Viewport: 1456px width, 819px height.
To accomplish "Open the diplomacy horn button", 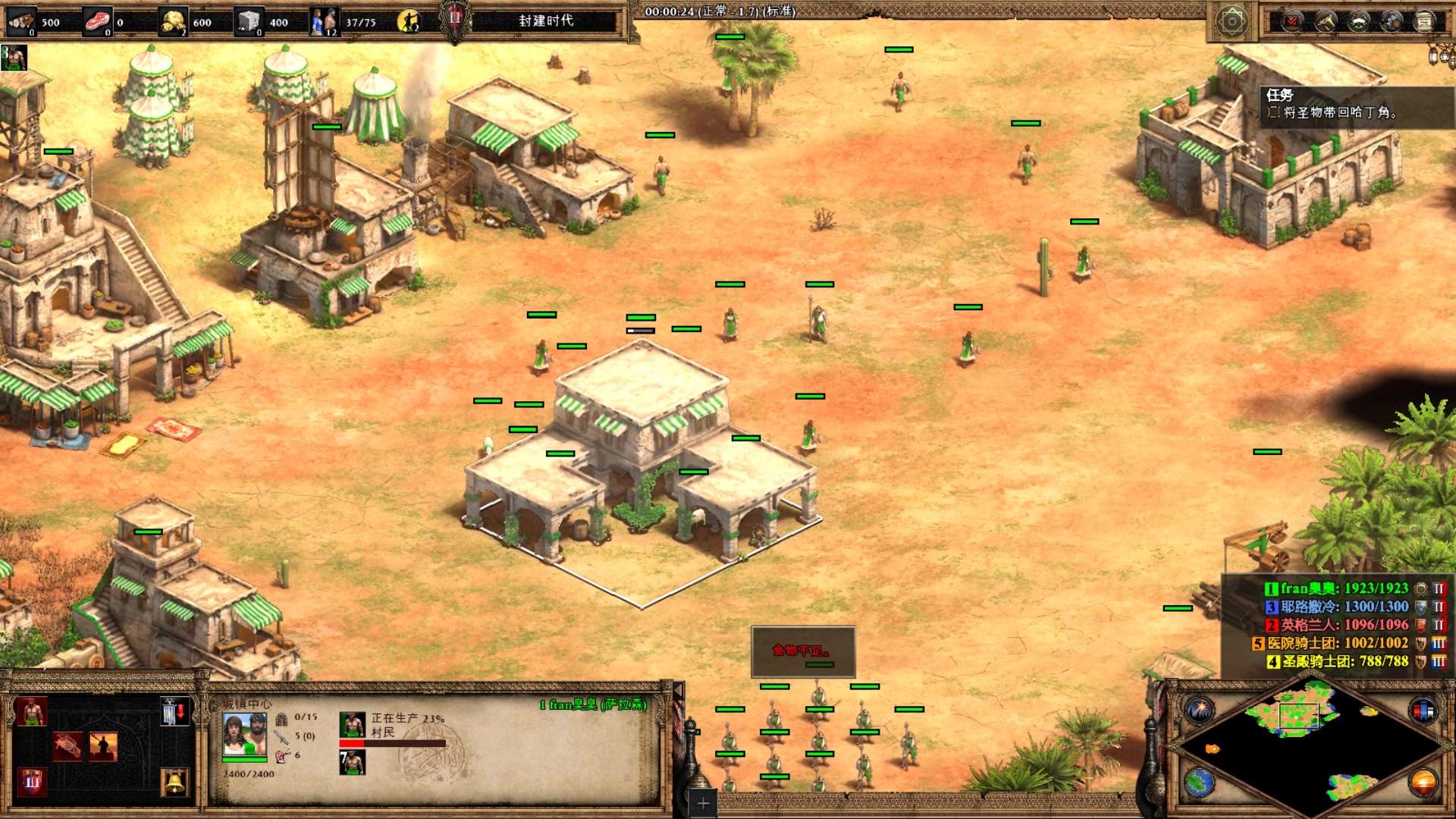I will click(1326, 21).
